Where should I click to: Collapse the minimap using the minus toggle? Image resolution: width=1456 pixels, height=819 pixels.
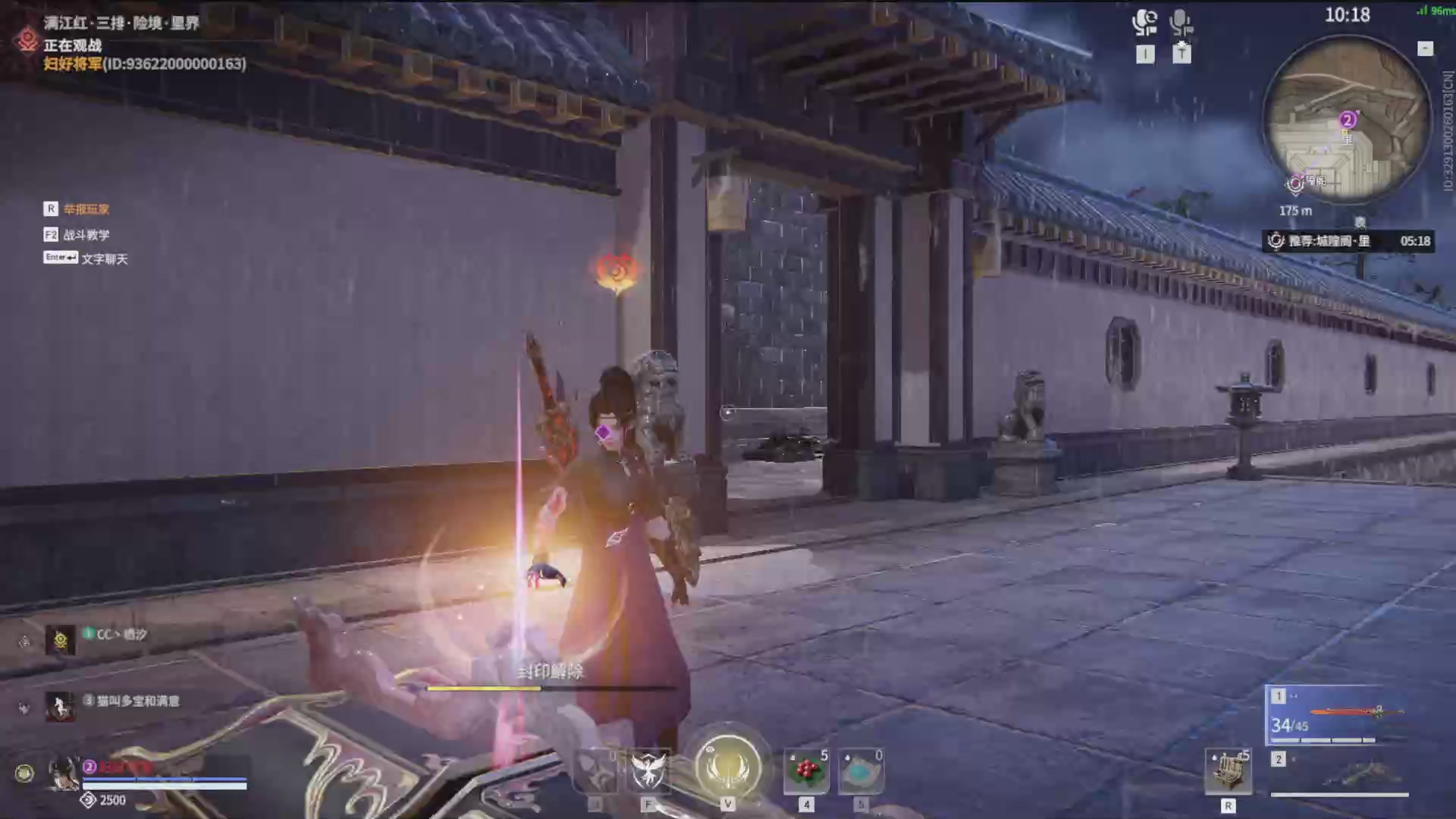pyautogui.click(x=1426, y=49)
